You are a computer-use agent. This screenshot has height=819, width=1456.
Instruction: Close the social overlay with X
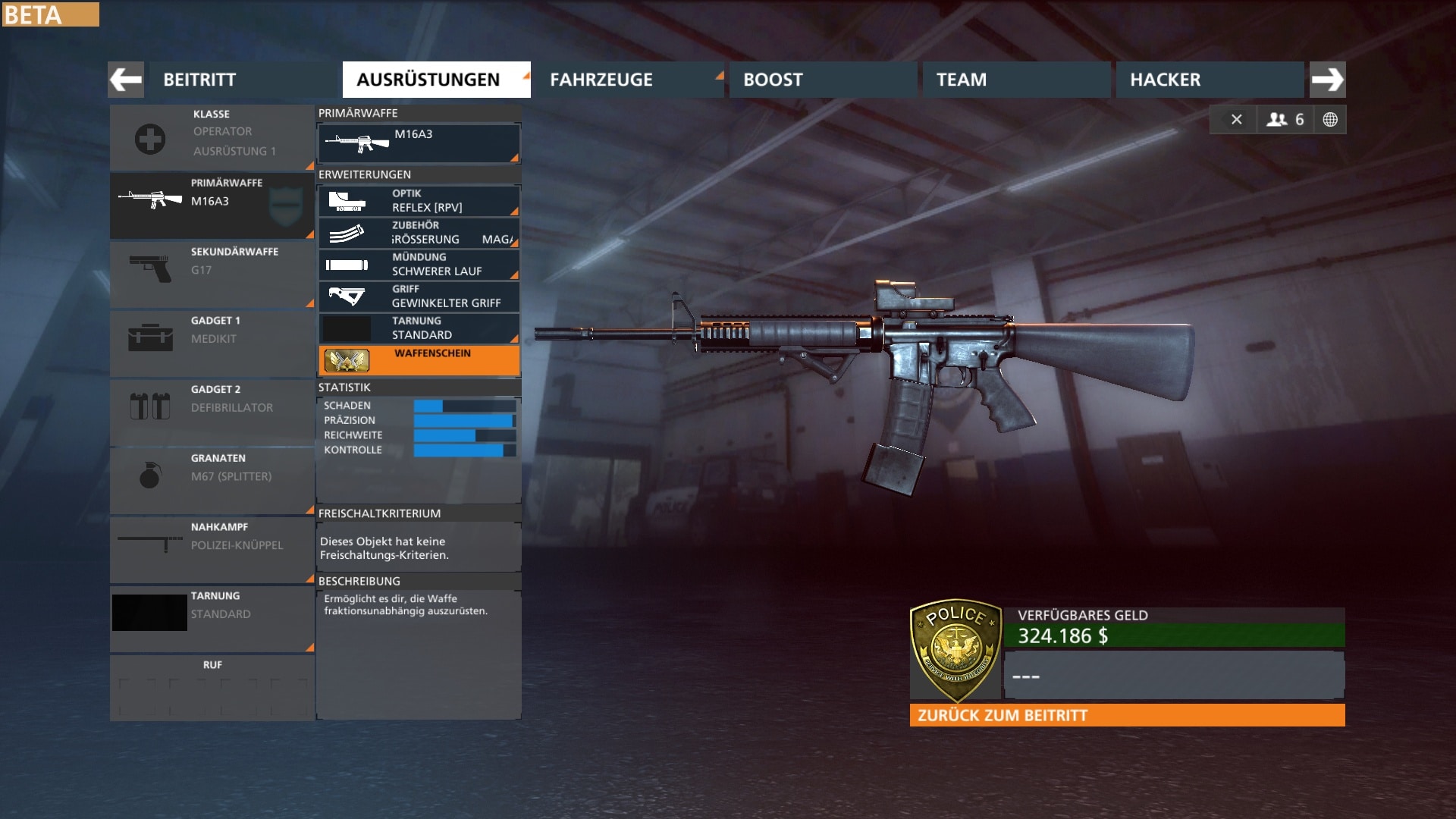click(1236, 120)
